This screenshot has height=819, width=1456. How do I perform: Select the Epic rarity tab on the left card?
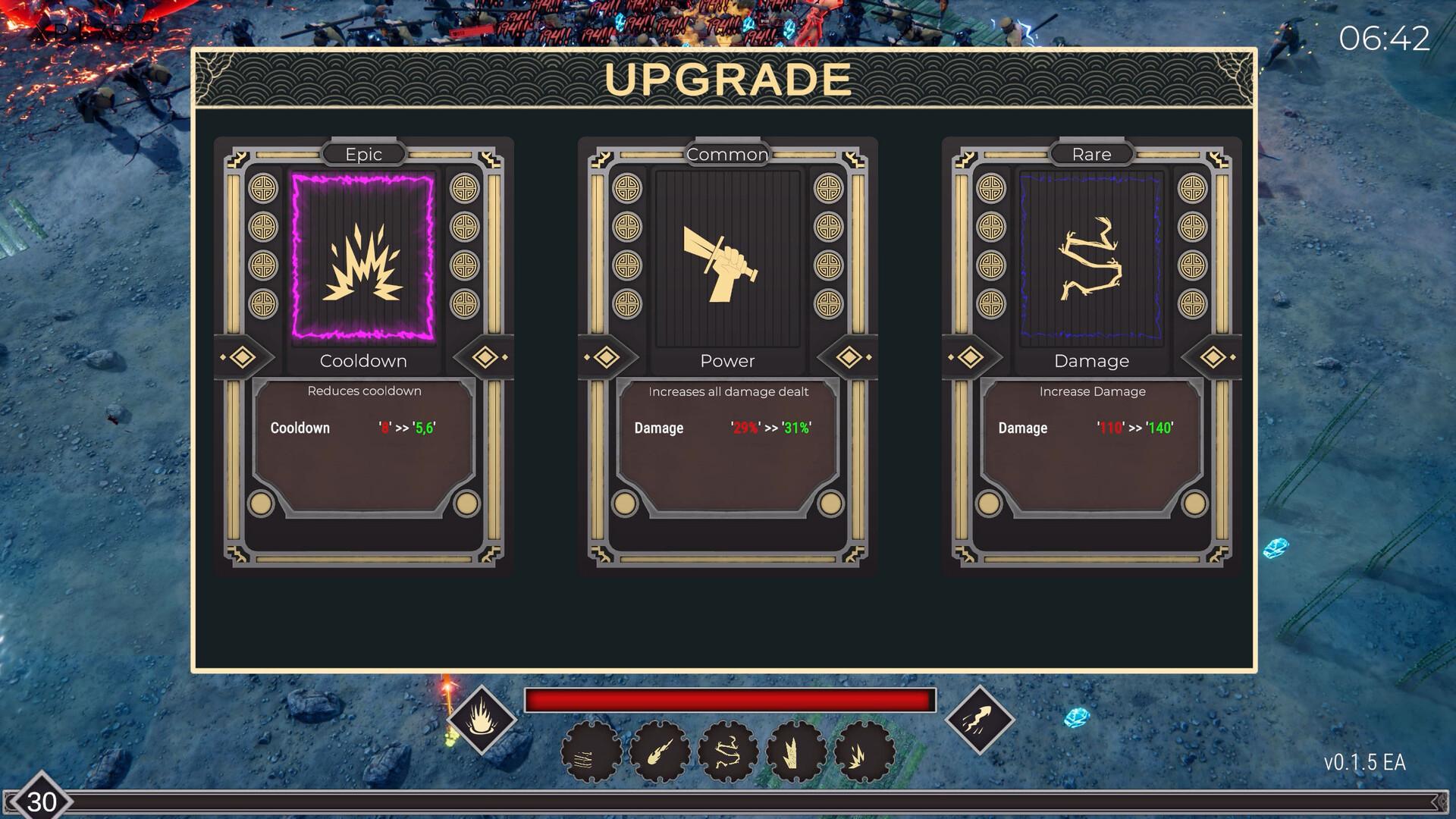pos(364,154)
